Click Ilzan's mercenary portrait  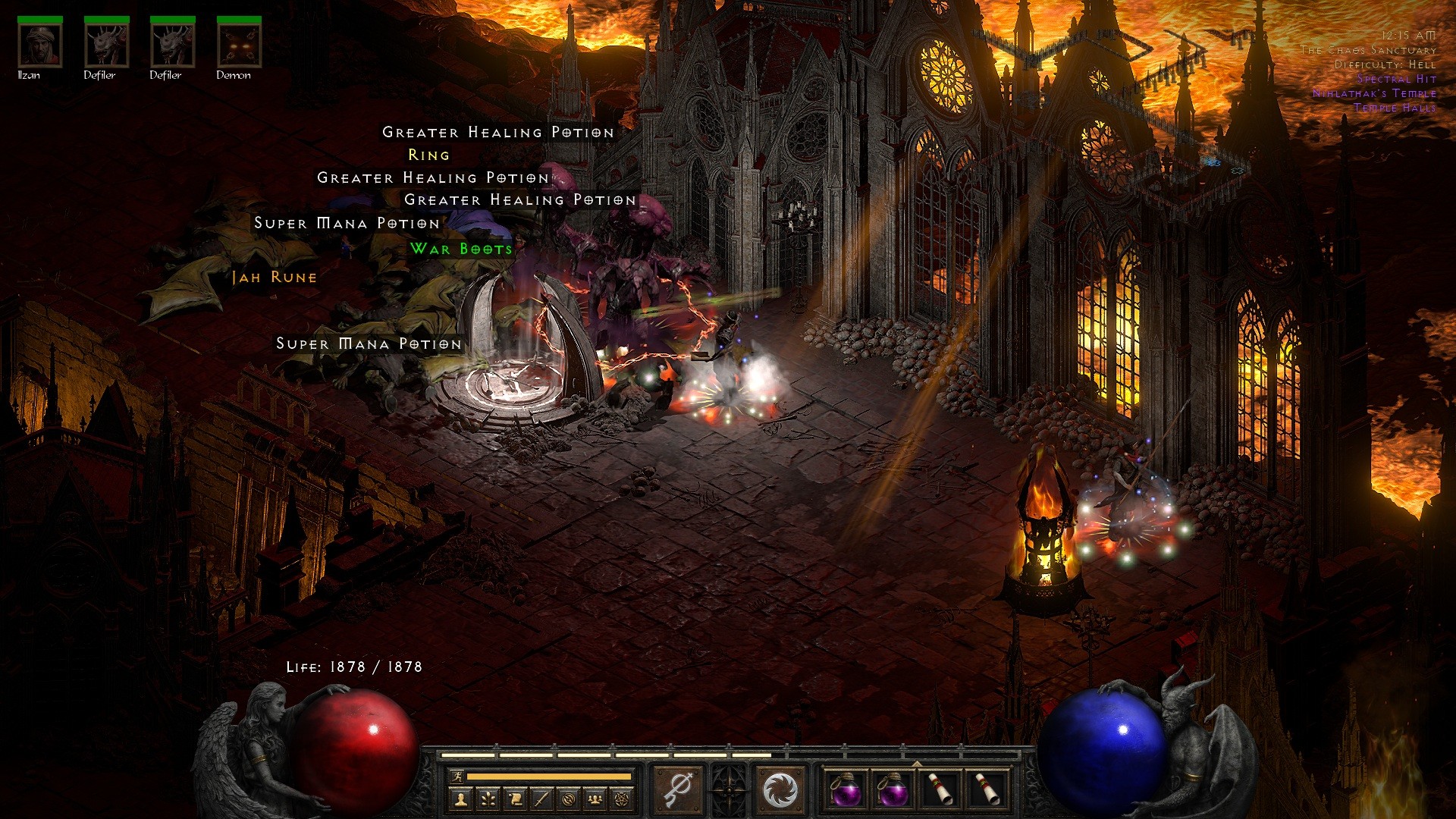click(40, 45)
